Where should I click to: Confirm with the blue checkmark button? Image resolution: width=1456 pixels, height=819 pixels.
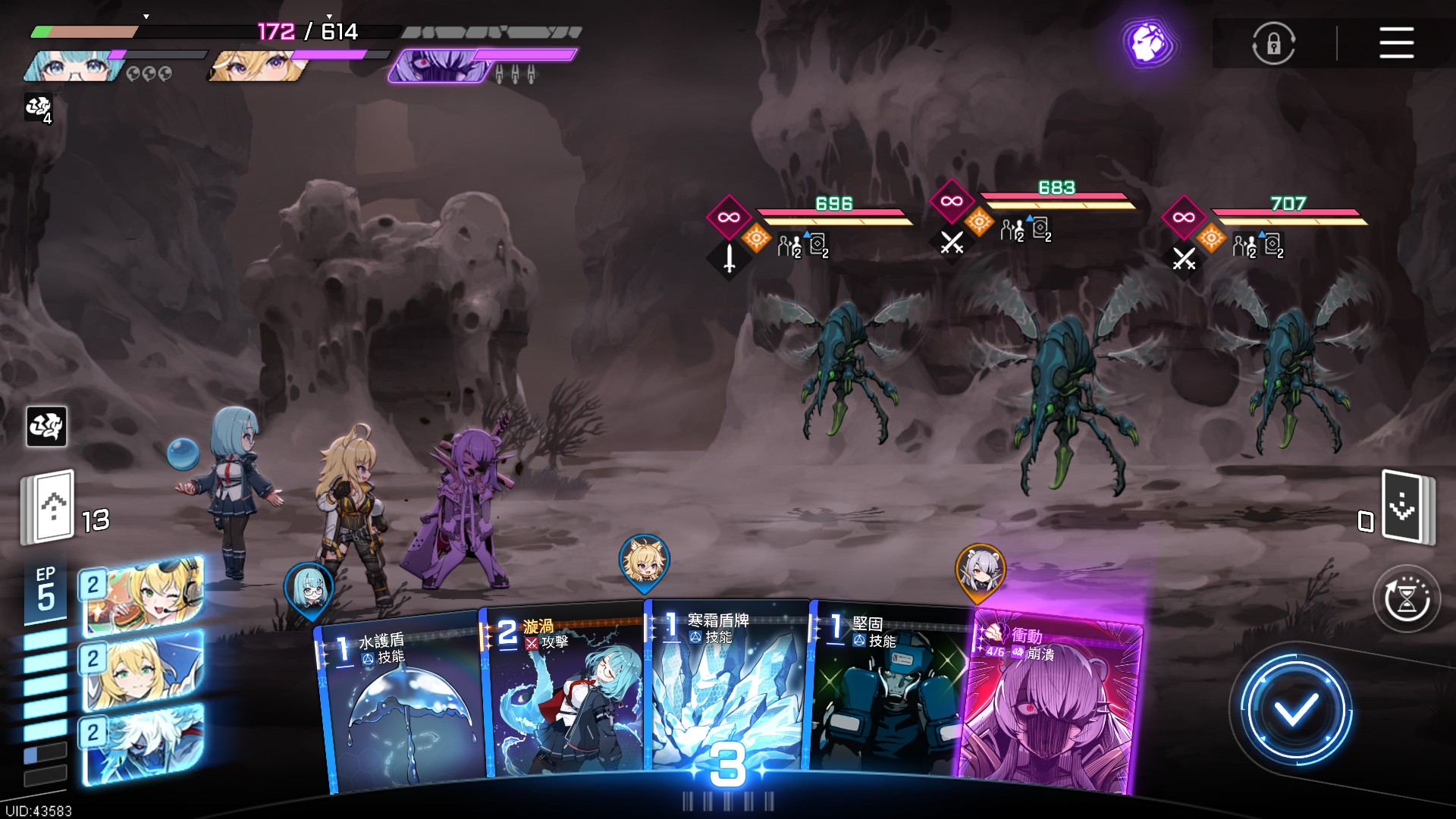(x=1295, y=711)
